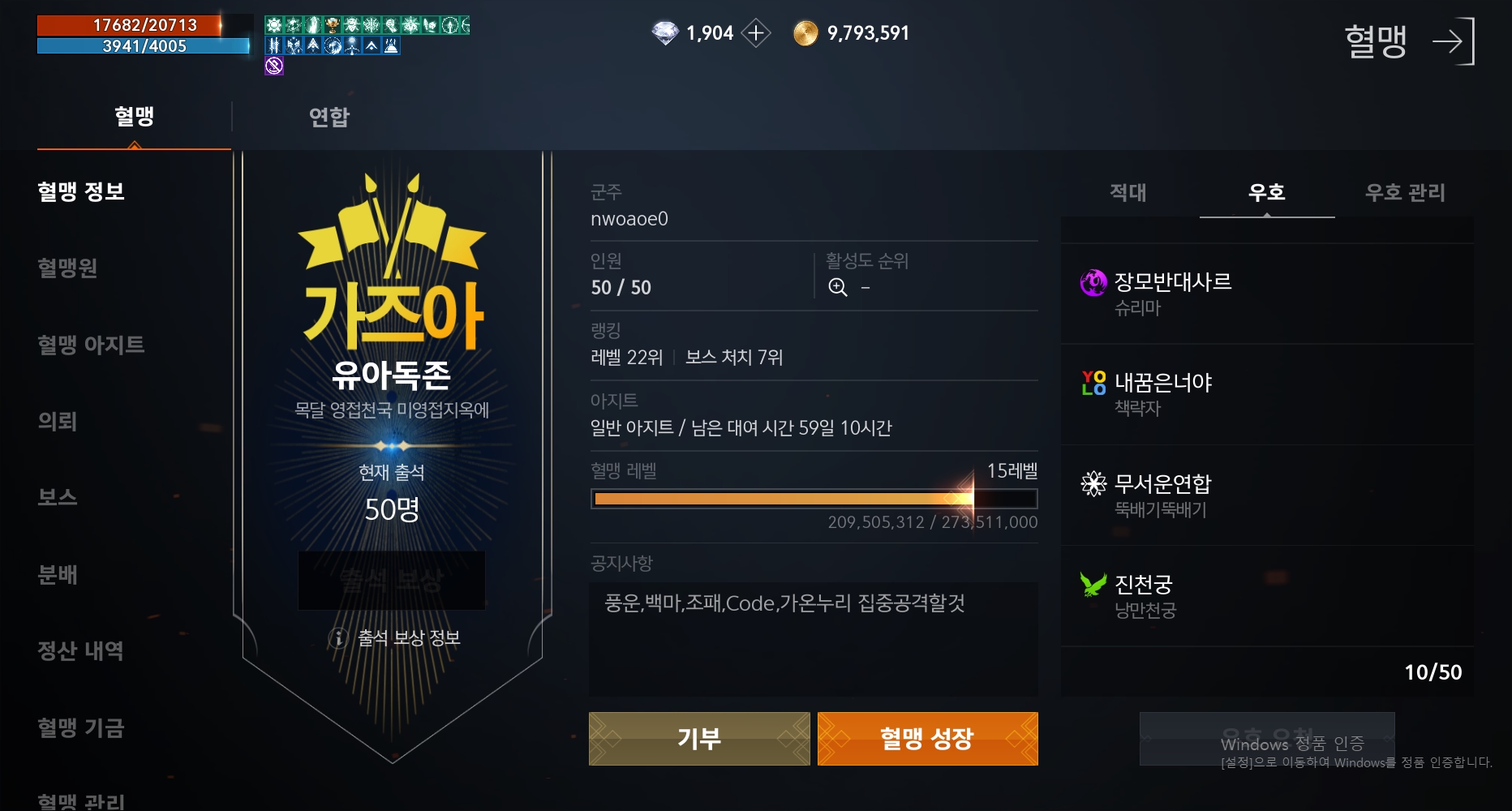
Task: Switch to the 연합 tab
Action: (328, 117)
